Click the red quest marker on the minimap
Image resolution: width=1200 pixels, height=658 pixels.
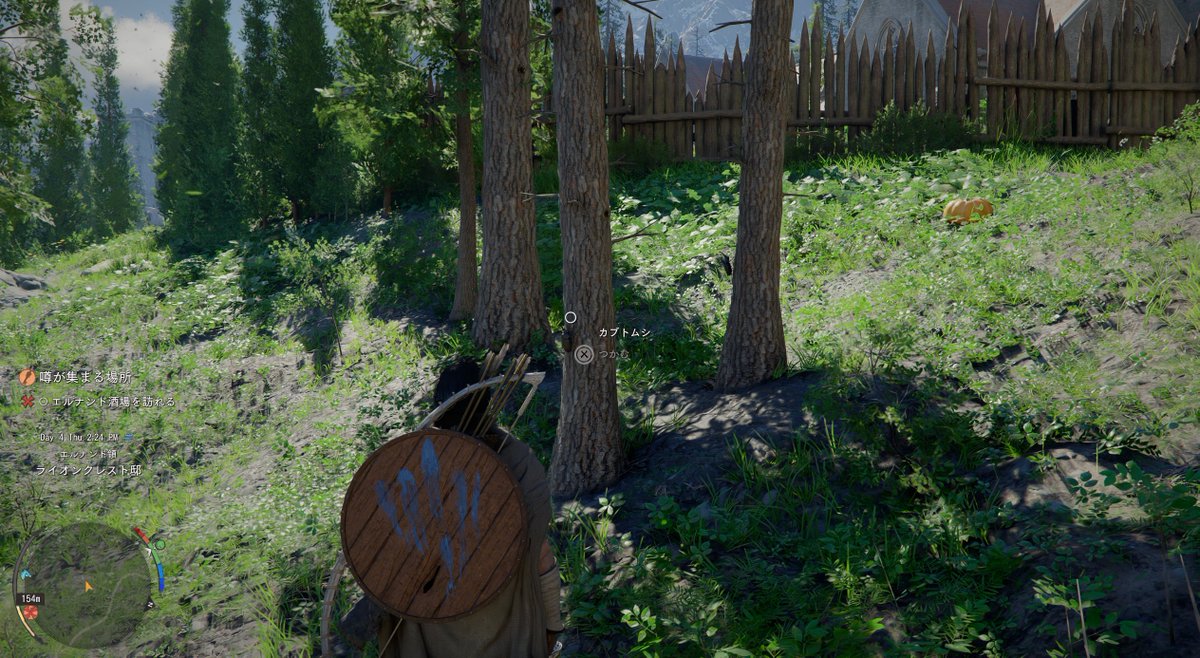click(31, 611)
